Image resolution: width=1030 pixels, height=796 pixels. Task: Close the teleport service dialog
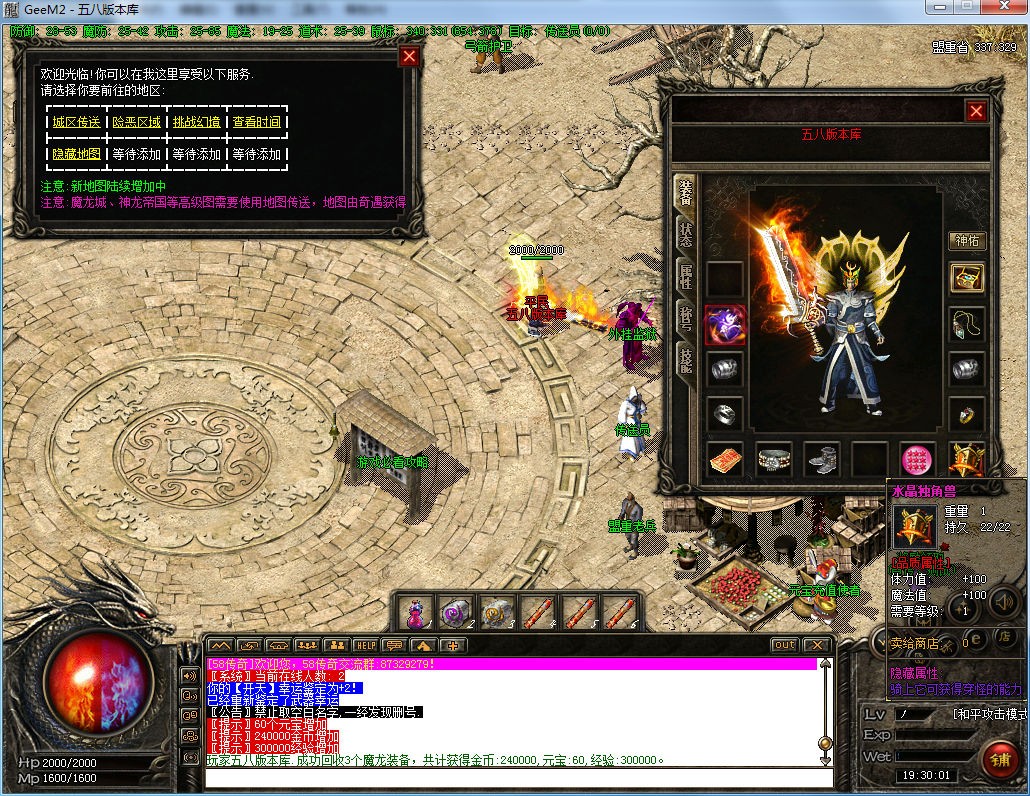pos(408,56)
